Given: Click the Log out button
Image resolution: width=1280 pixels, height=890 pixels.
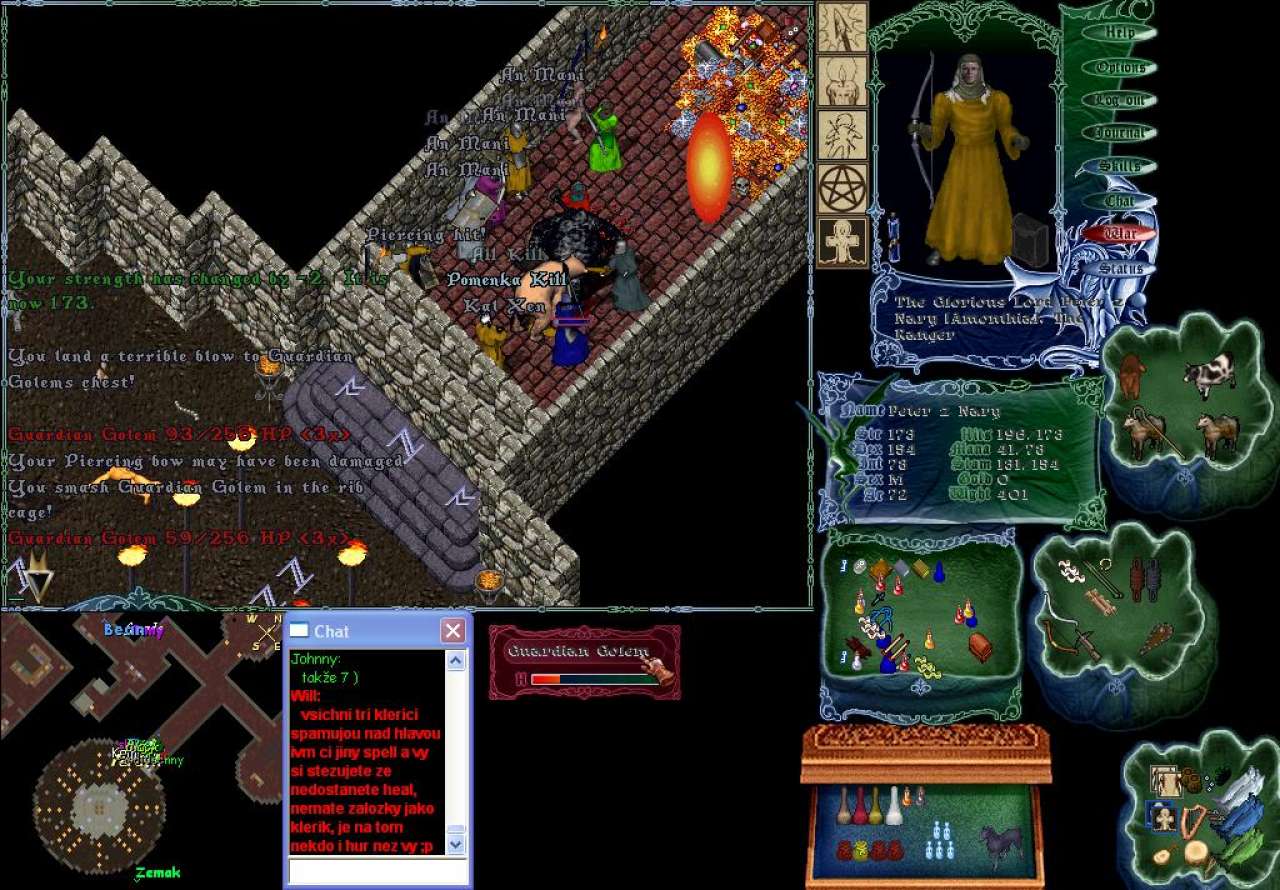Looking at the screenshot, I should [x=1119, y=100].
